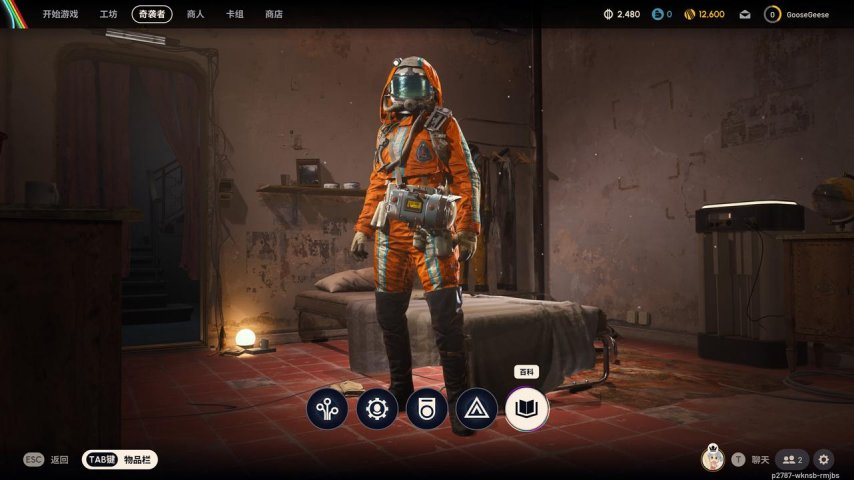
Task: Visit the 商店 shop tab
Action: [x=274, y=14]
